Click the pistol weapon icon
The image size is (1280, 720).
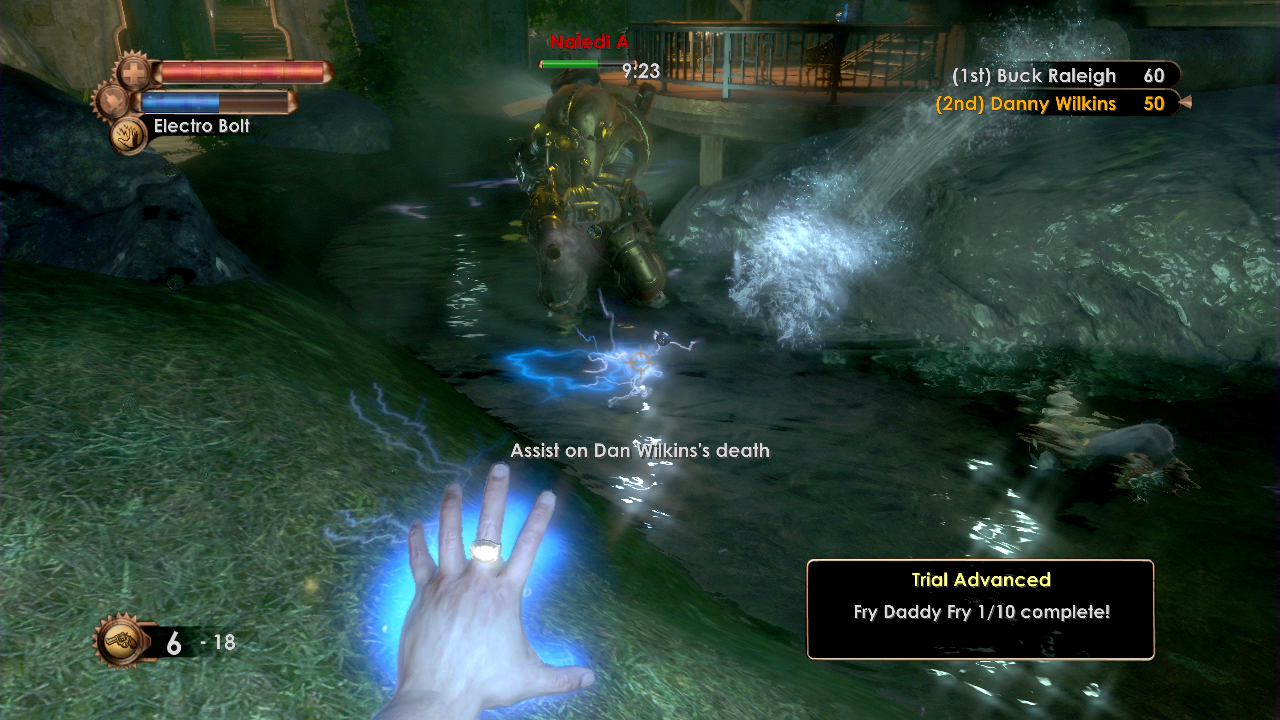pos(118,641)
